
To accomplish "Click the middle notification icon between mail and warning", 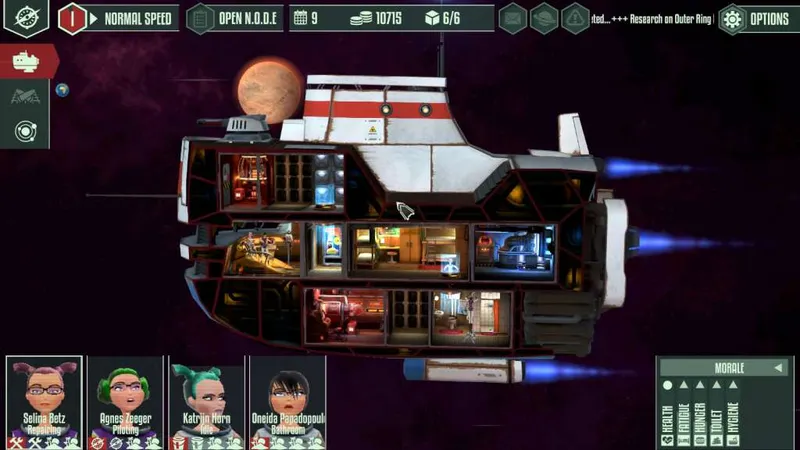I will tap(544, 18).
